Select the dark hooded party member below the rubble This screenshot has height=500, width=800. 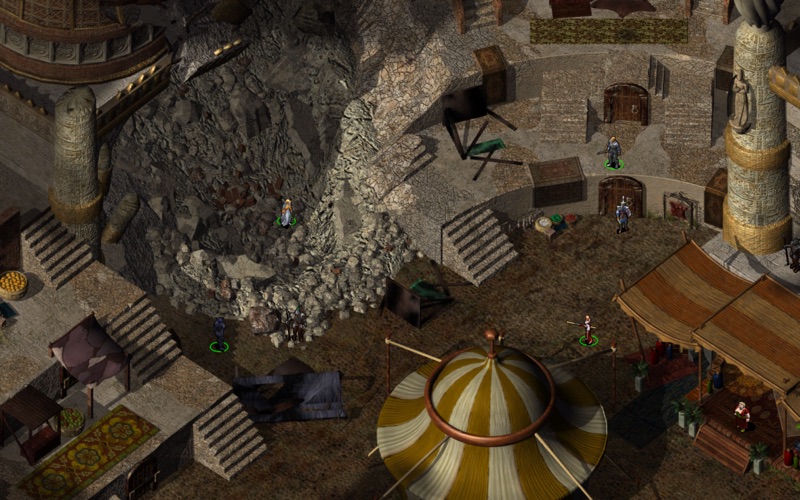click(219, 332)
